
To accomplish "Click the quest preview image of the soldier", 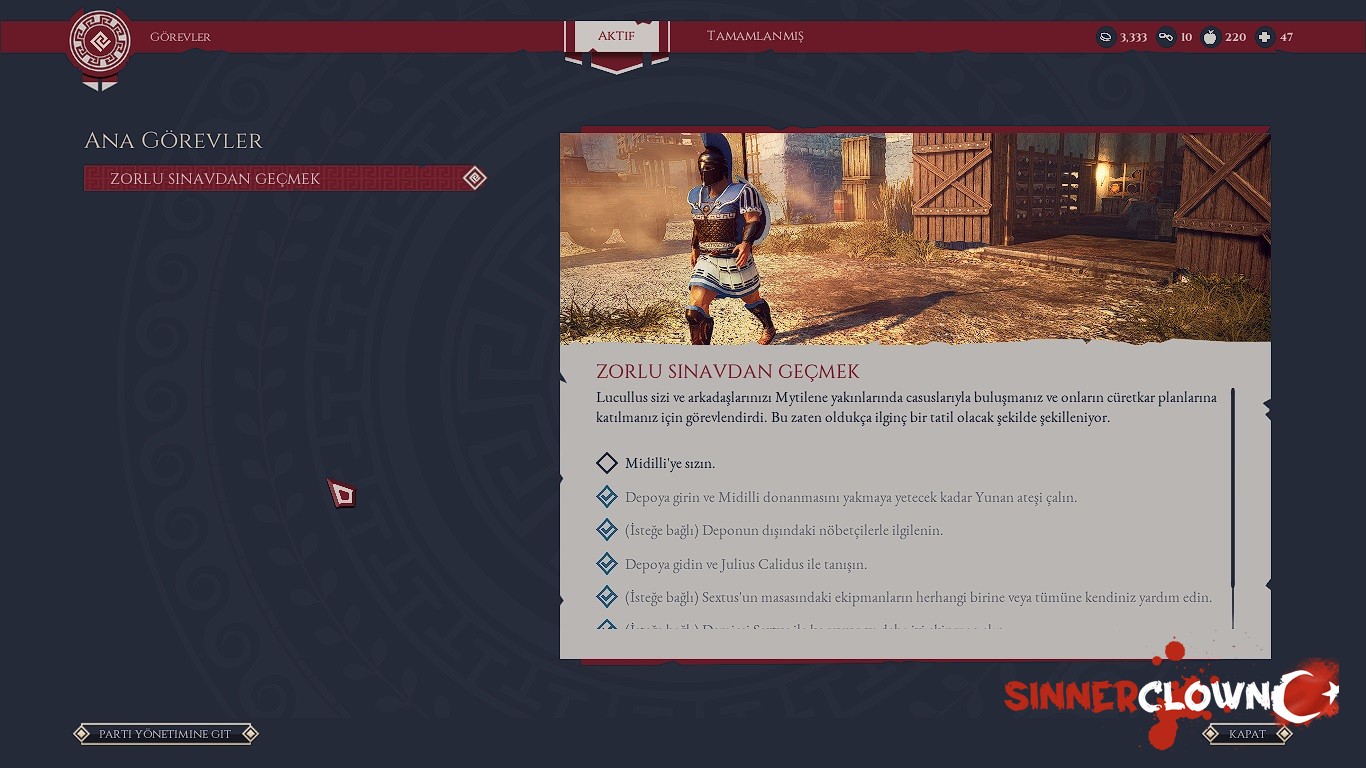I will pos(914,238).
